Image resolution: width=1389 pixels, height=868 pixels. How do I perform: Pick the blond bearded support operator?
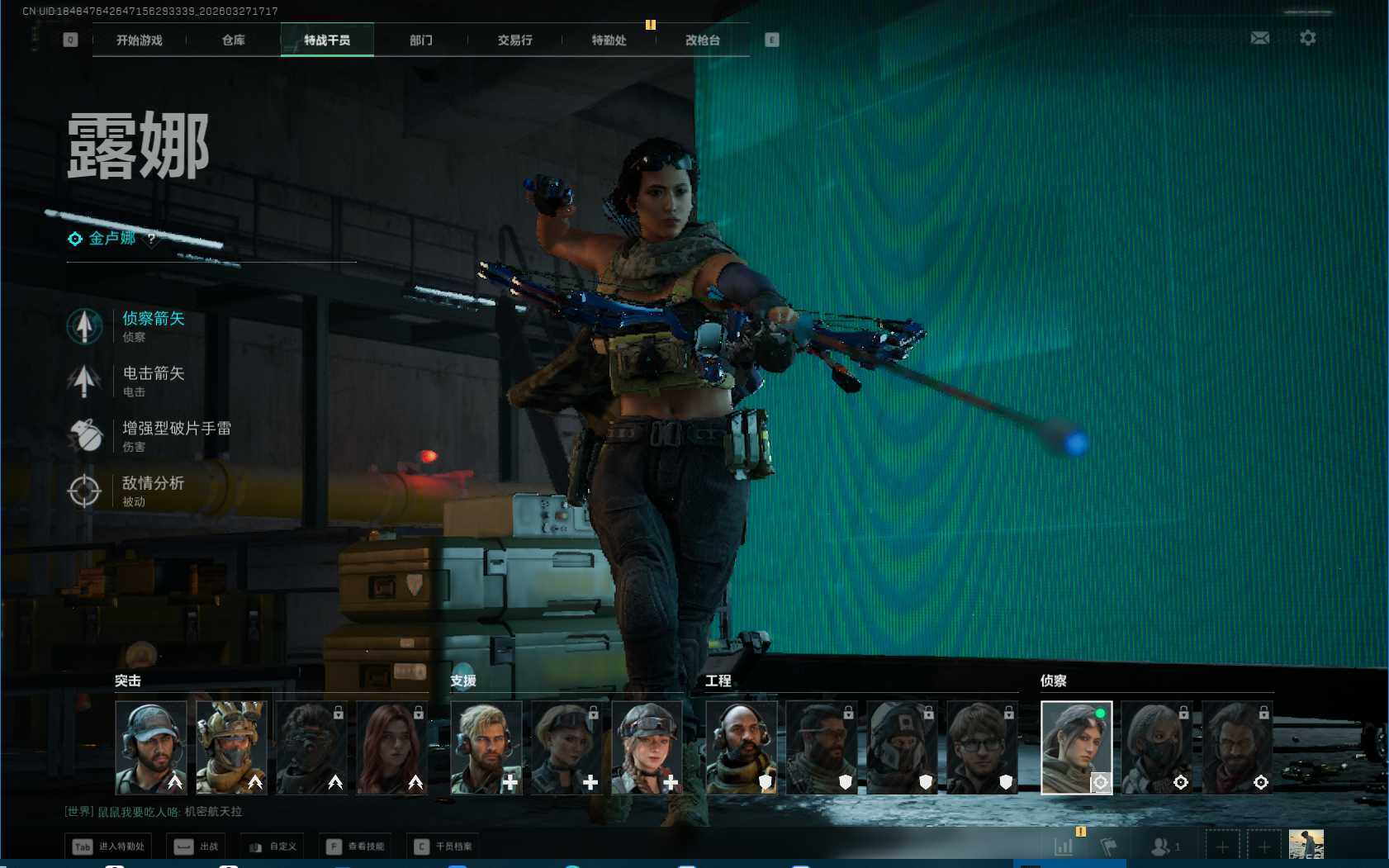486,747
